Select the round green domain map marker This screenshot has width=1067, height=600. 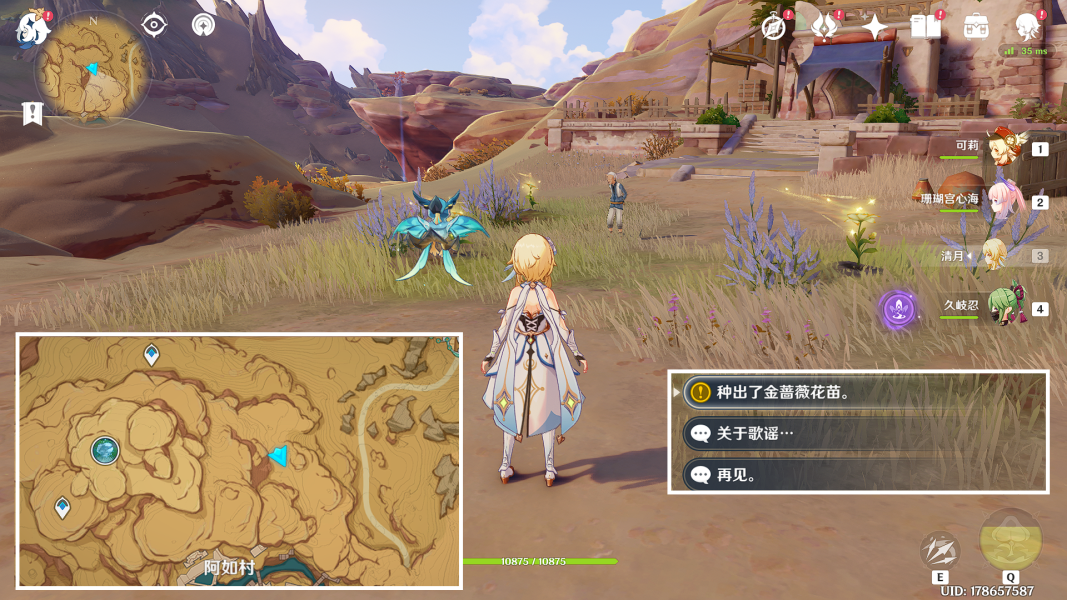click(105, 451)
